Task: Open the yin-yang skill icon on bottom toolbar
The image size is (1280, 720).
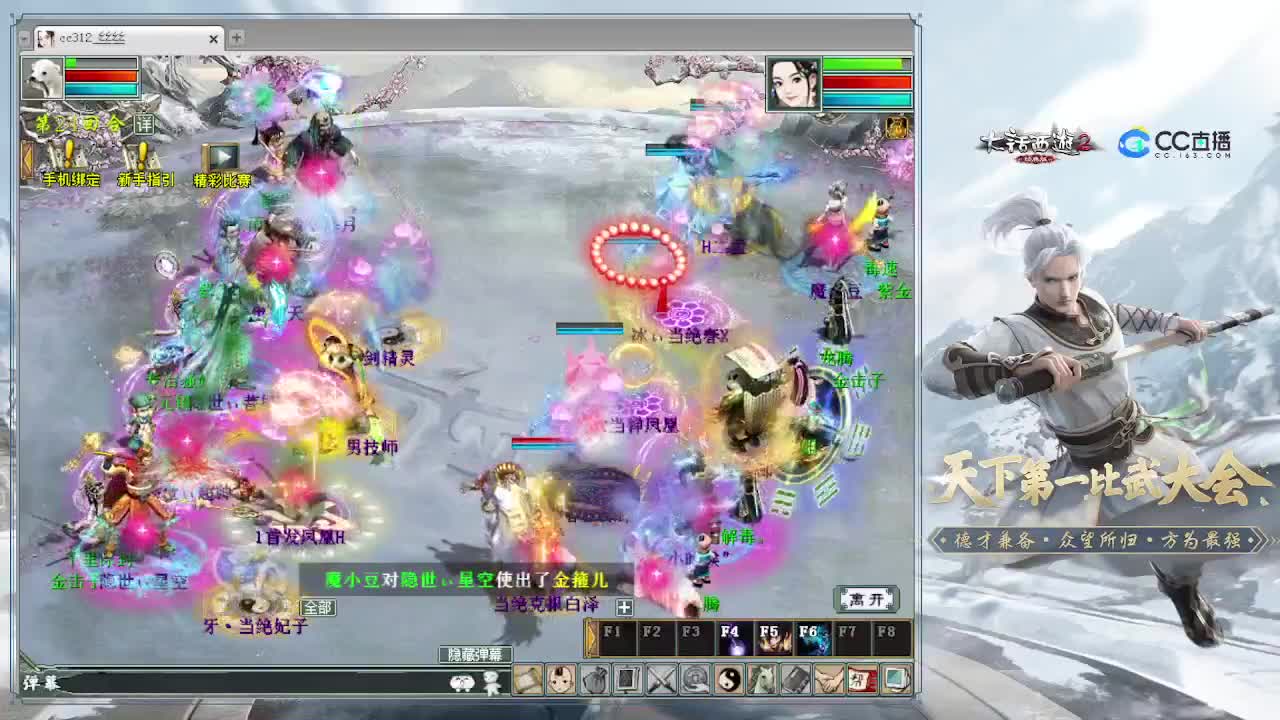Action: click(x=729, y=680)
